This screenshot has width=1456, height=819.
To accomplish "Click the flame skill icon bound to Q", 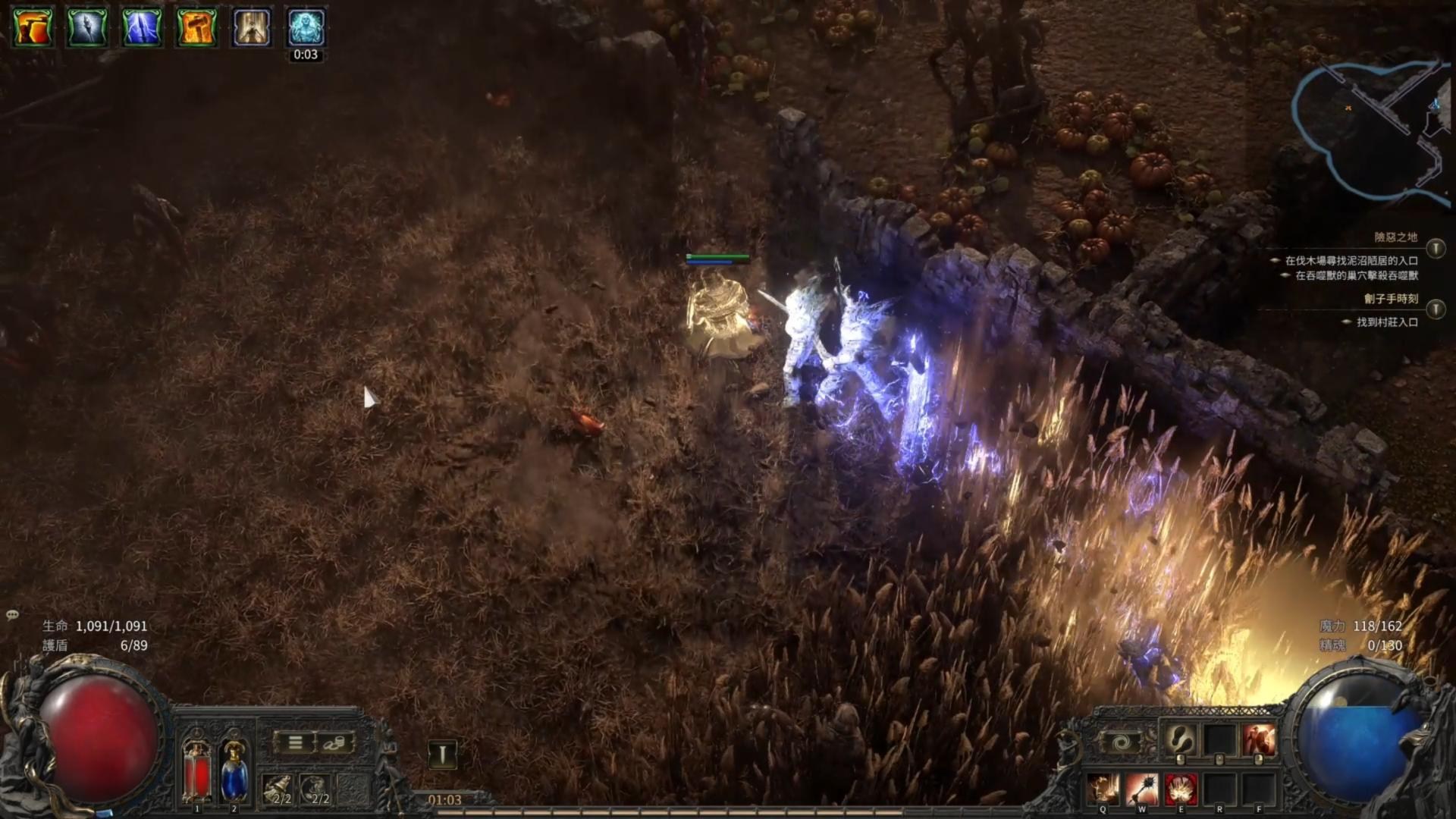I will tap(1103, 788).
